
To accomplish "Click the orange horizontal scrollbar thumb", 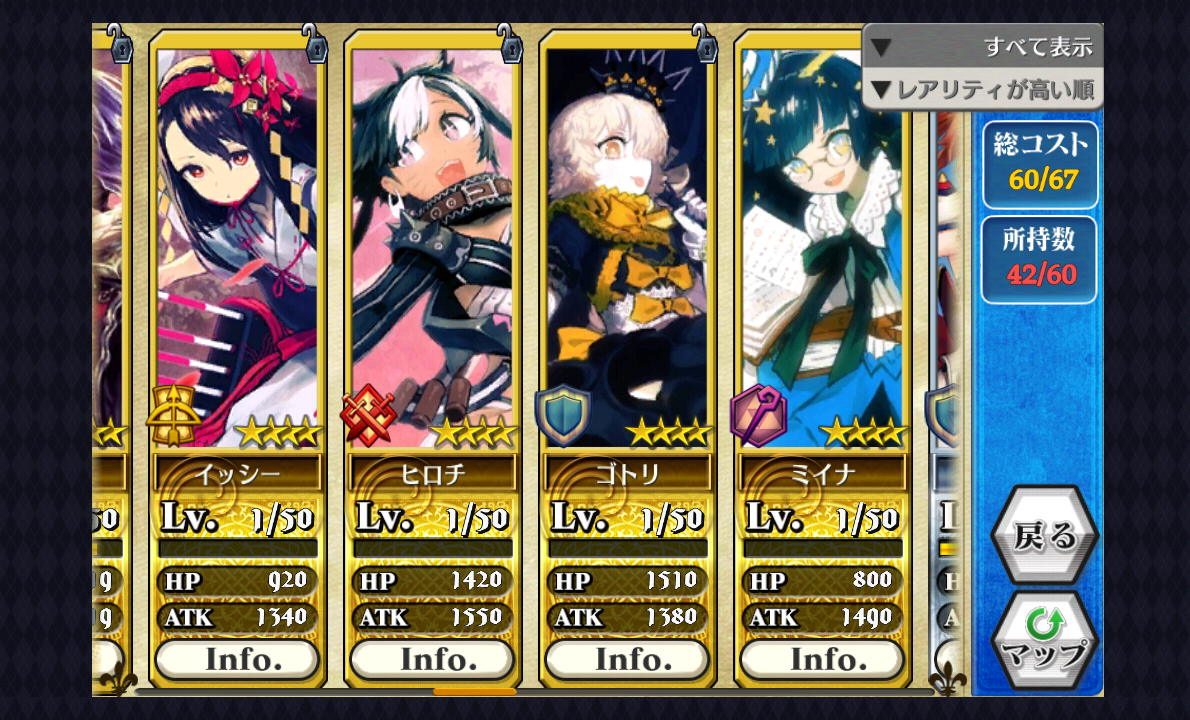I will (474, 691).
